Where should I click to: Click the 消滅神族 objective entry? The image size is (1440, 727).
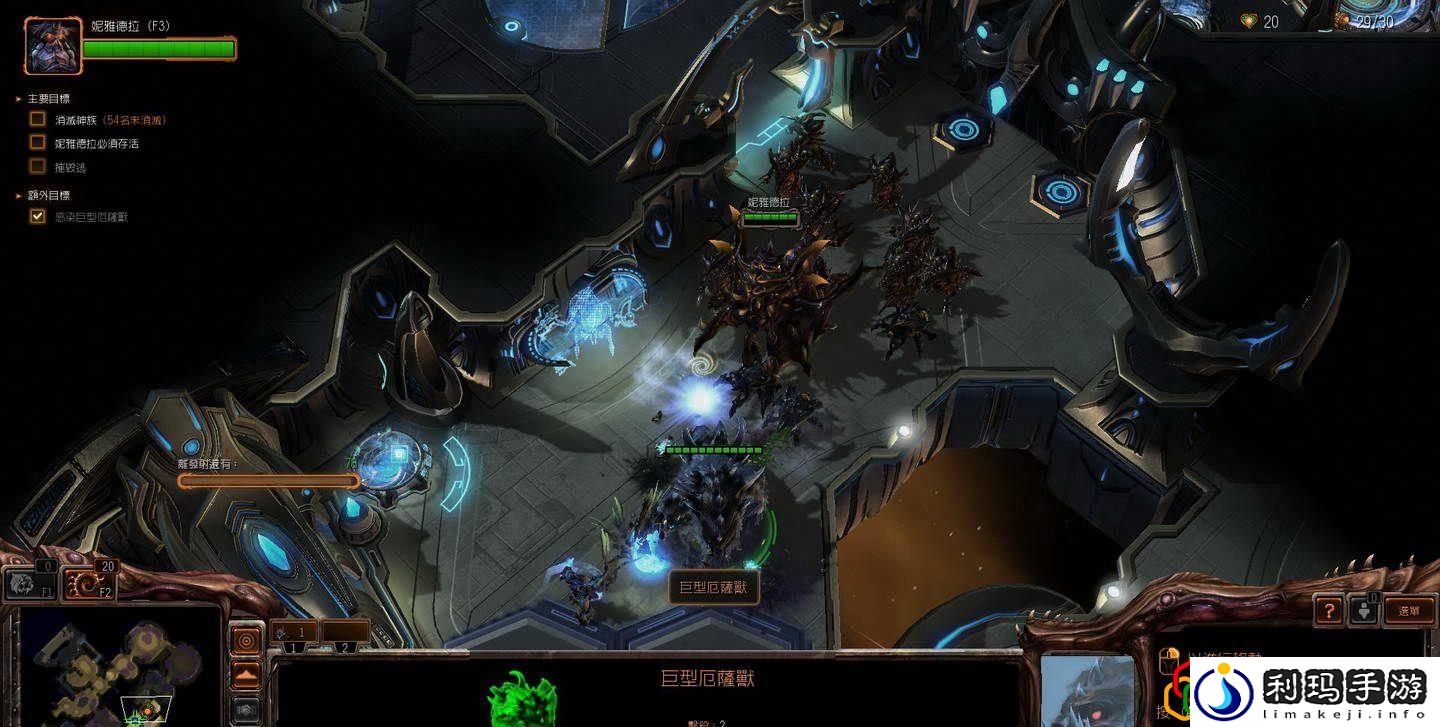(x=110, y=119)
